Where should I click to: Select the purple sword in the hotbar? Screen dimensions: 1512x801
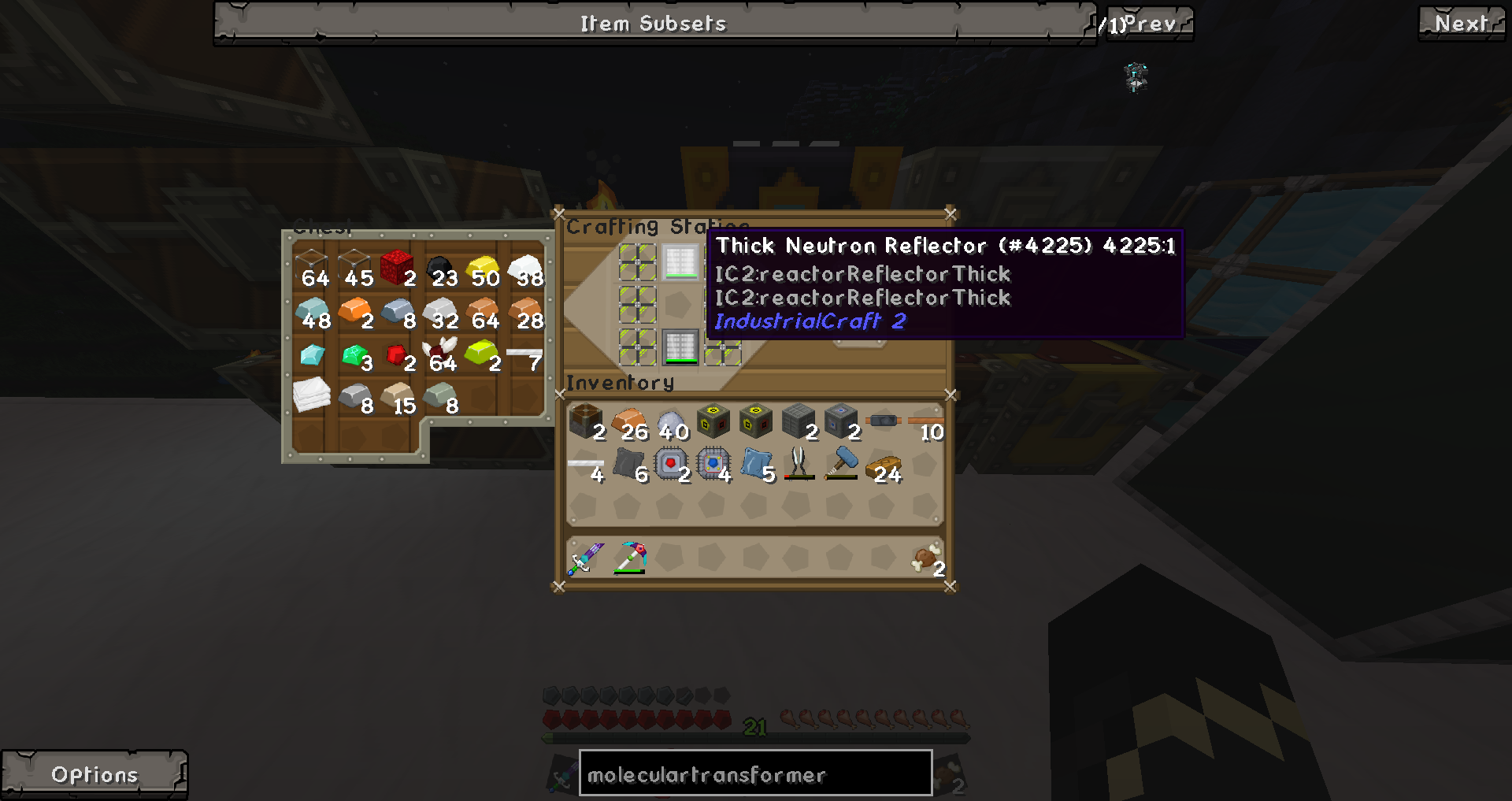click(586, 558)
